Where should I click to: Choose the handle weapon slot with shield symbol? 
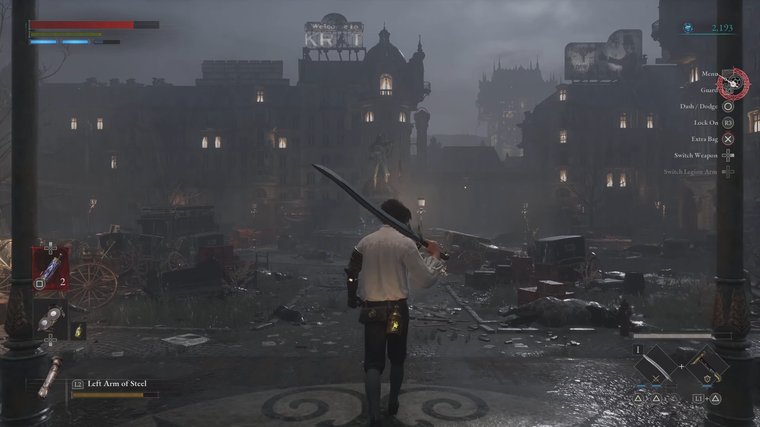706,365
